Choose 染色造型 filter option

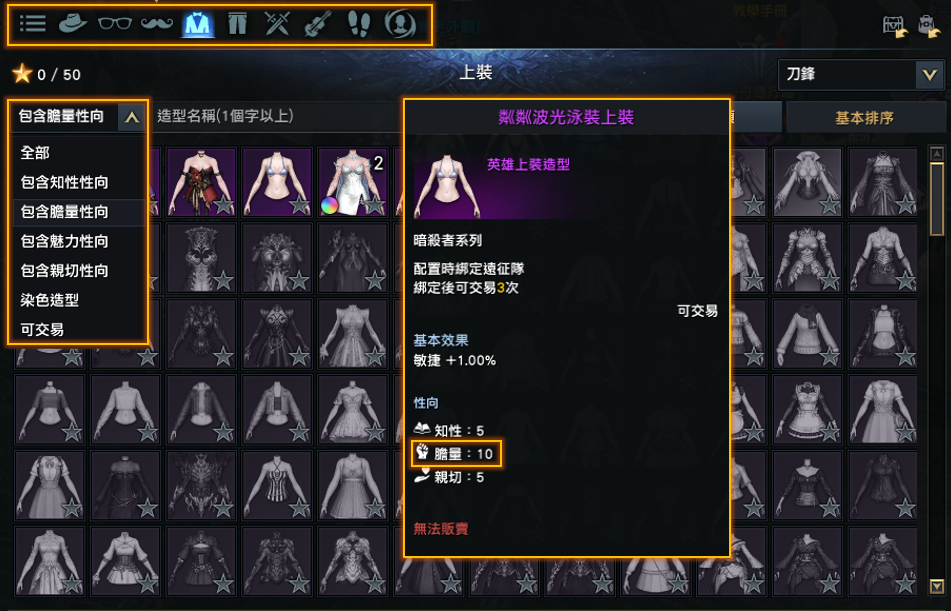(x=50, y=299)
